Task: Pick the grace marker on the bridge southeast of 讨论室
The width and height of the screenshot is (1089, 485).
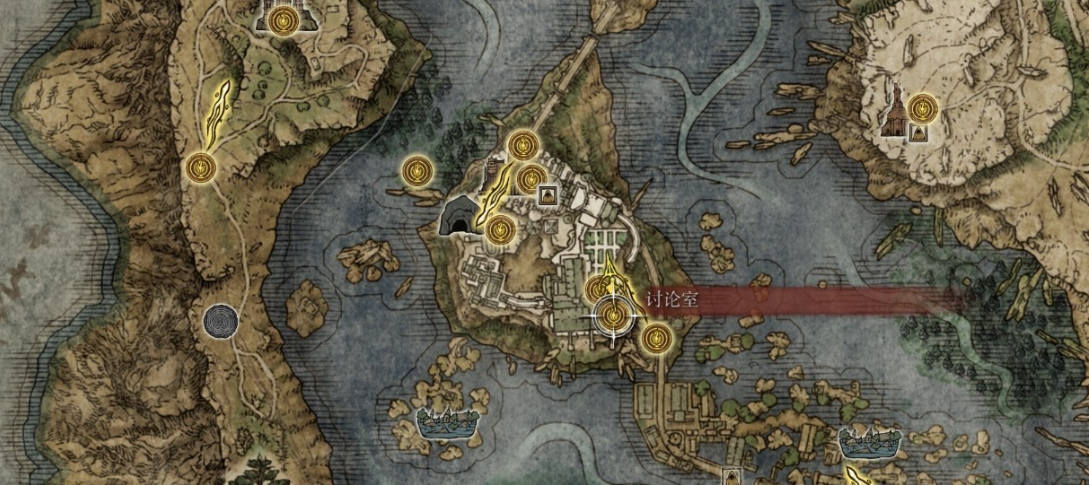Action: (656, 338)
